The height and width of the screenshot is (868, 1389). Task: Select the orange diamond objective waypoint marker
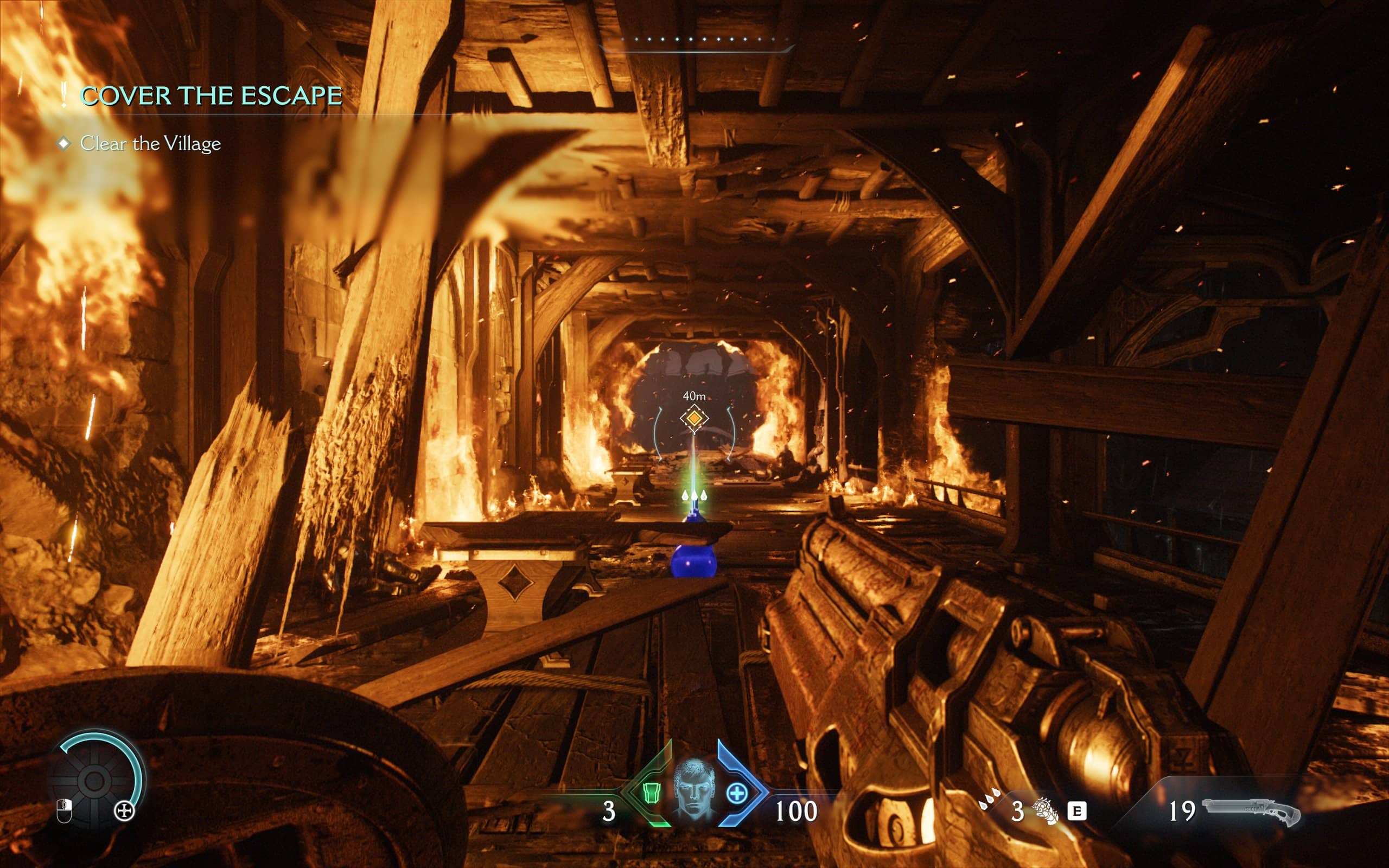(694, 418)
